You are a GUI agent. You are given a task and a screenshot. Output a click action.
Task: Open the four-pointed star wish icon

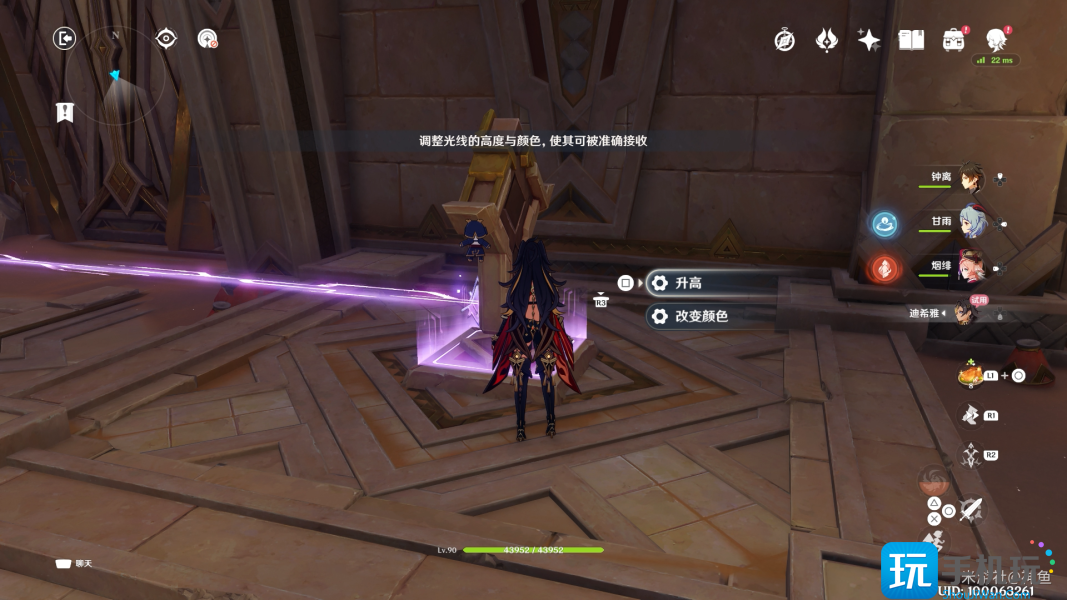(x=869, y=40)
